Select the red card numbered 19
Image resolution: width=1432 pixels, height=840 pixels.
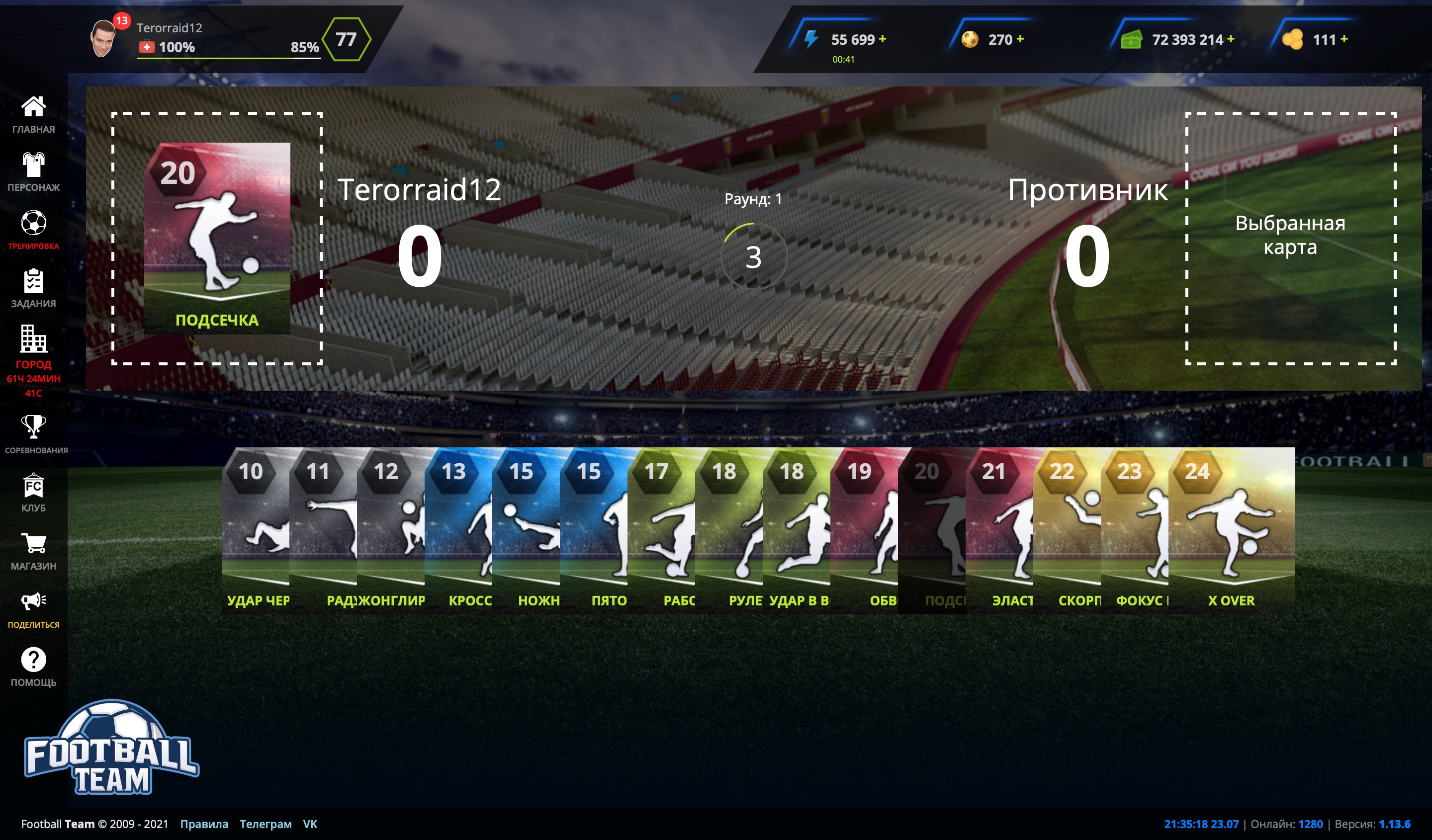[x=864, y=529]
